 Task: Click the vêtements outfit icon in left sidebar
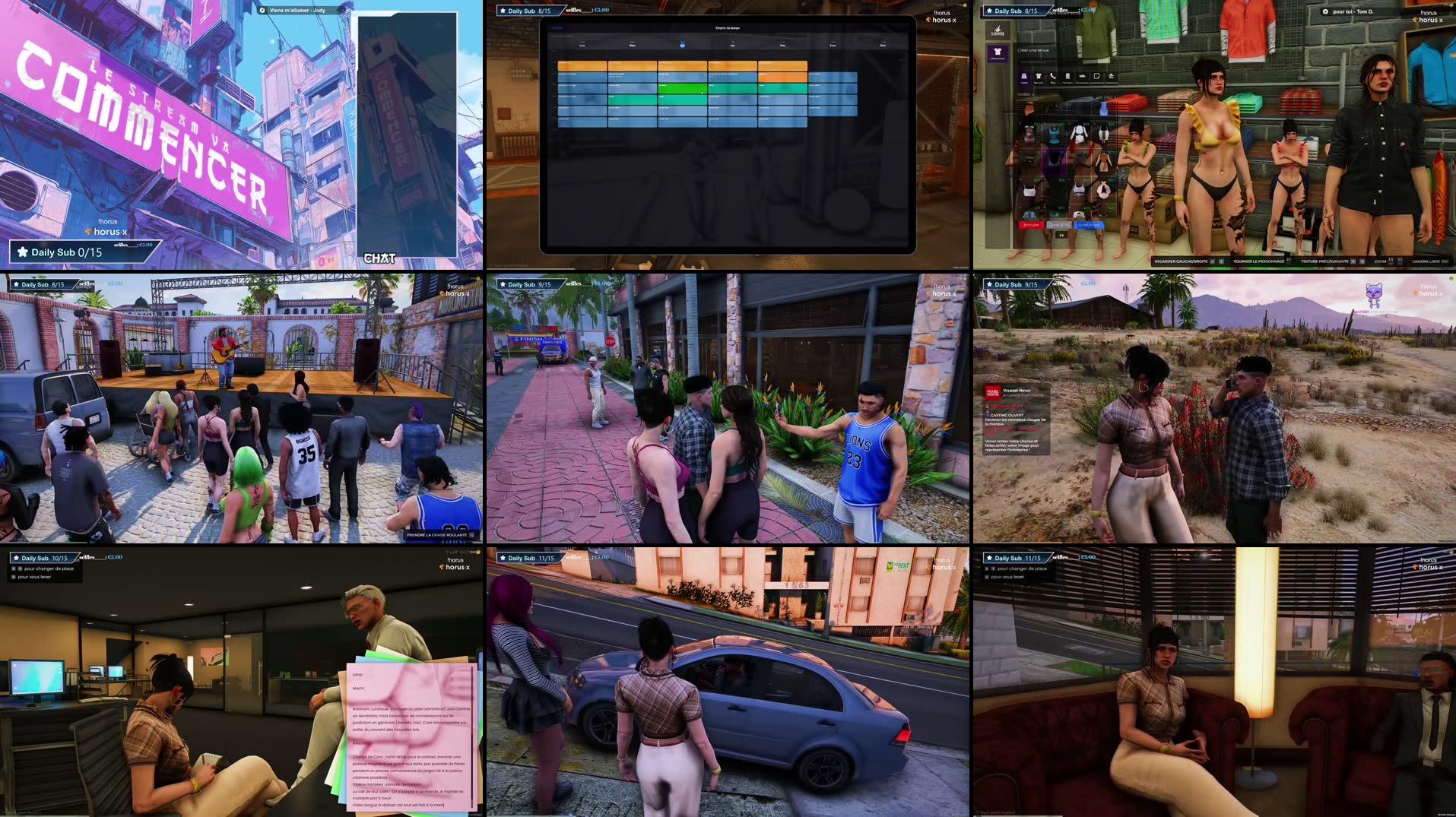998,52
